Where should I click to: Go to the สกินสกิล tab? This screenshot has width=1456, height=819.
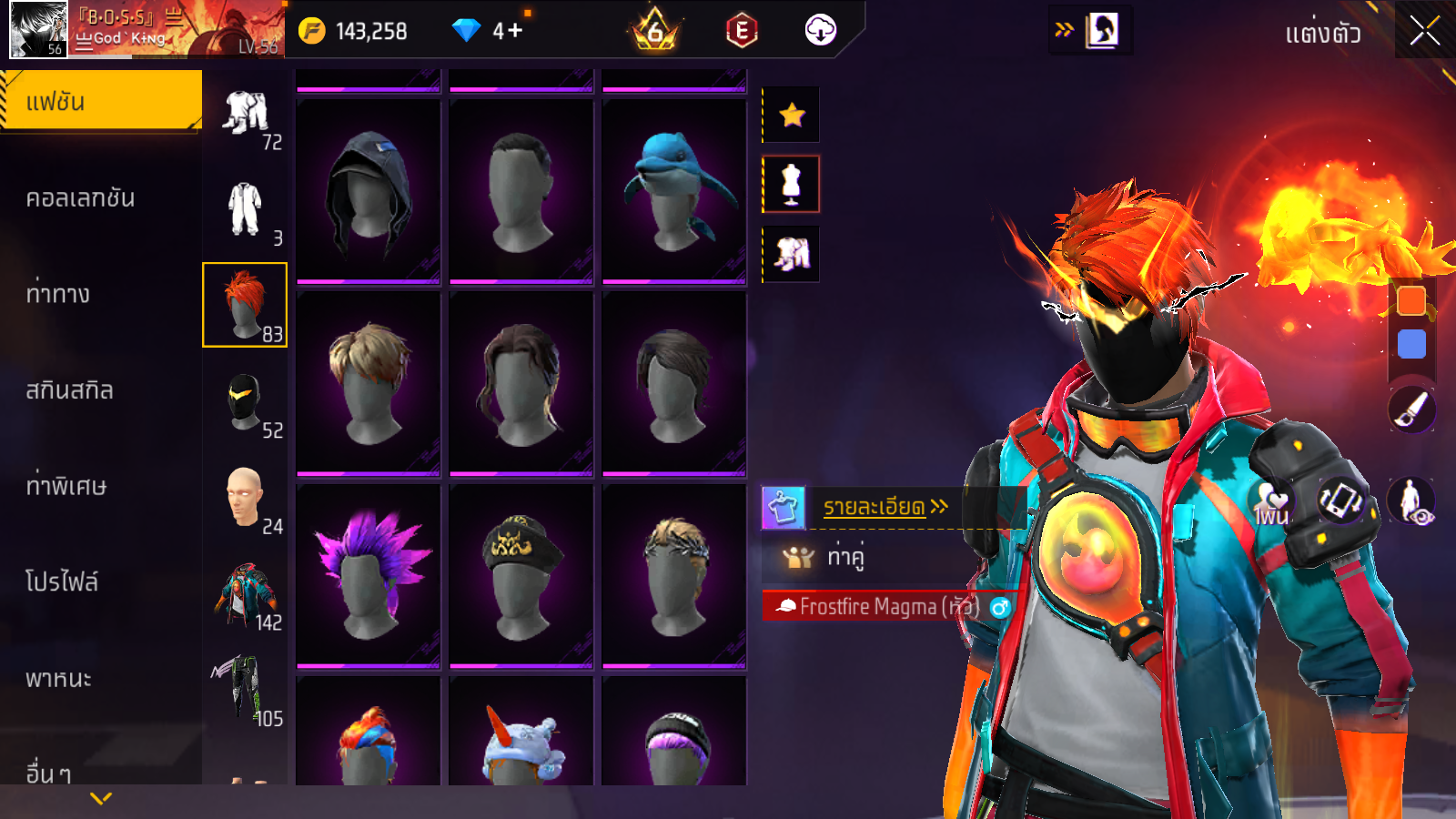[69, 390]
